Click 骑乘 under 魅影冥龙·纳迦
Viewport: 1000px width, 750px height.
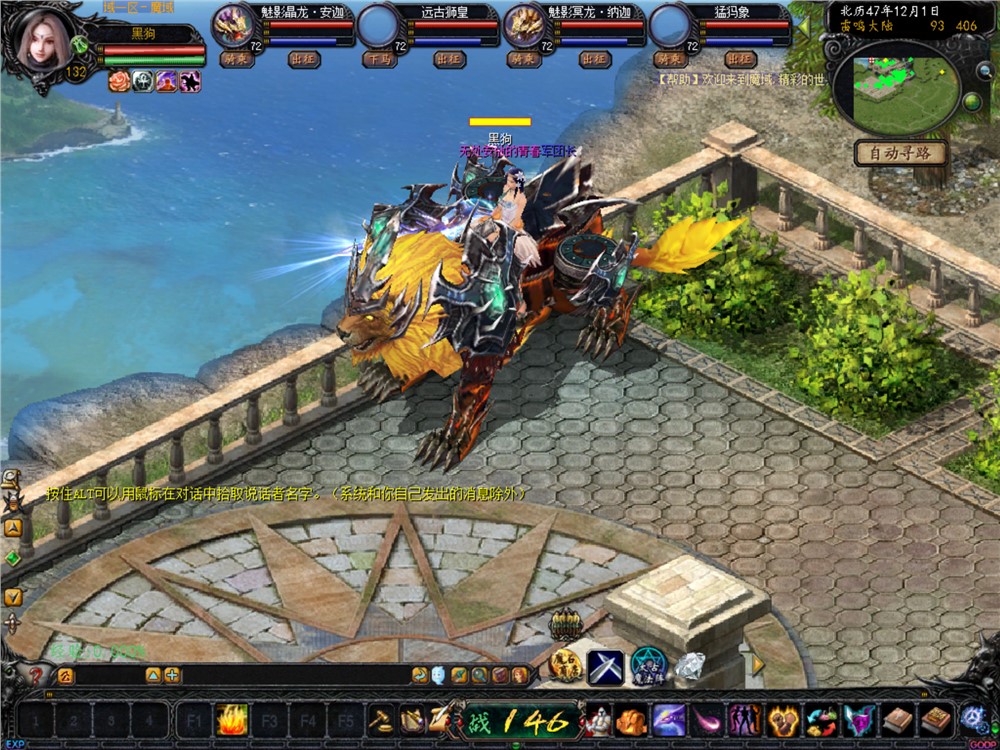click(x=522, y=59)
